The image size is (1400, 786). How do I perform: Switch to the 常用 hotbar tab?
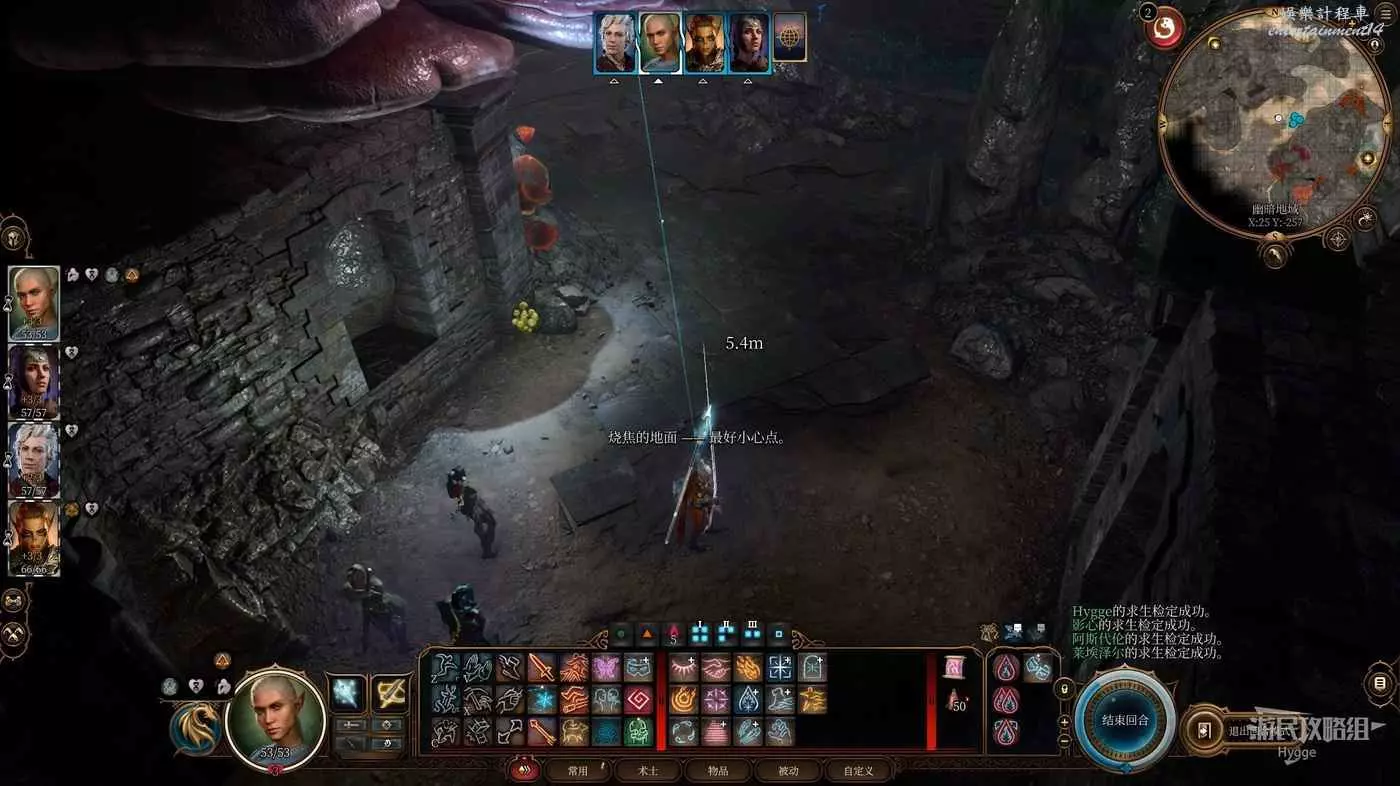pos(577,770)
